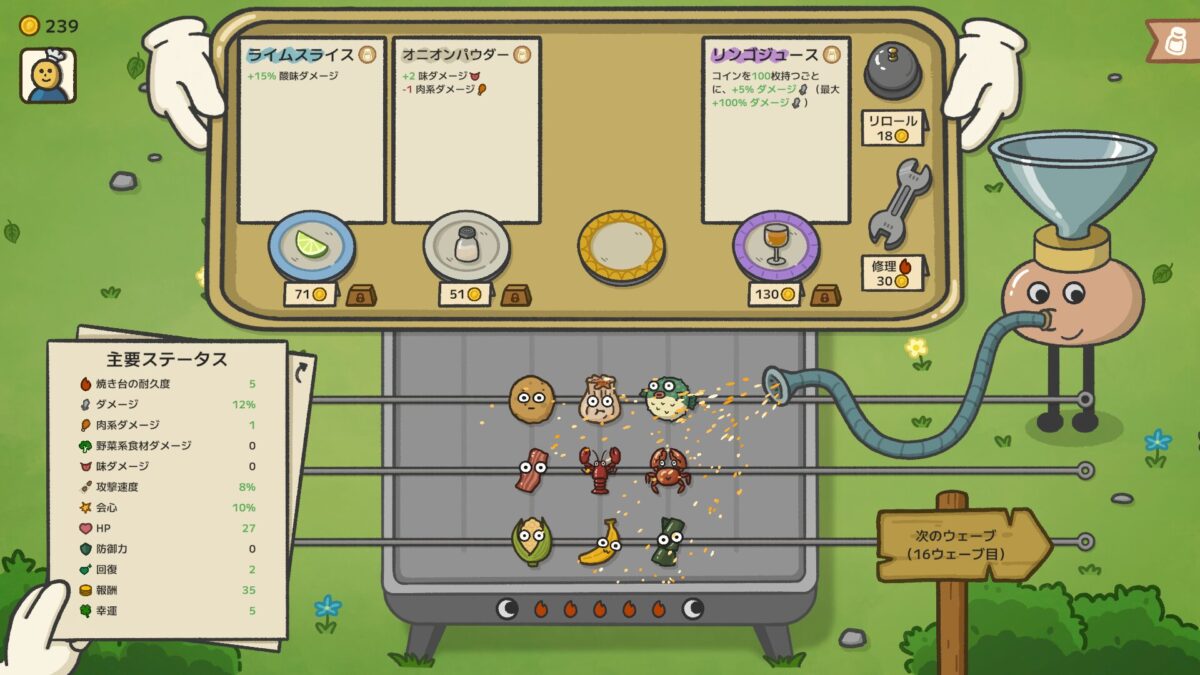Flip the status sheet with the arrow
The width and height of the screenshot is (1200, 675).
click(301, 372)
